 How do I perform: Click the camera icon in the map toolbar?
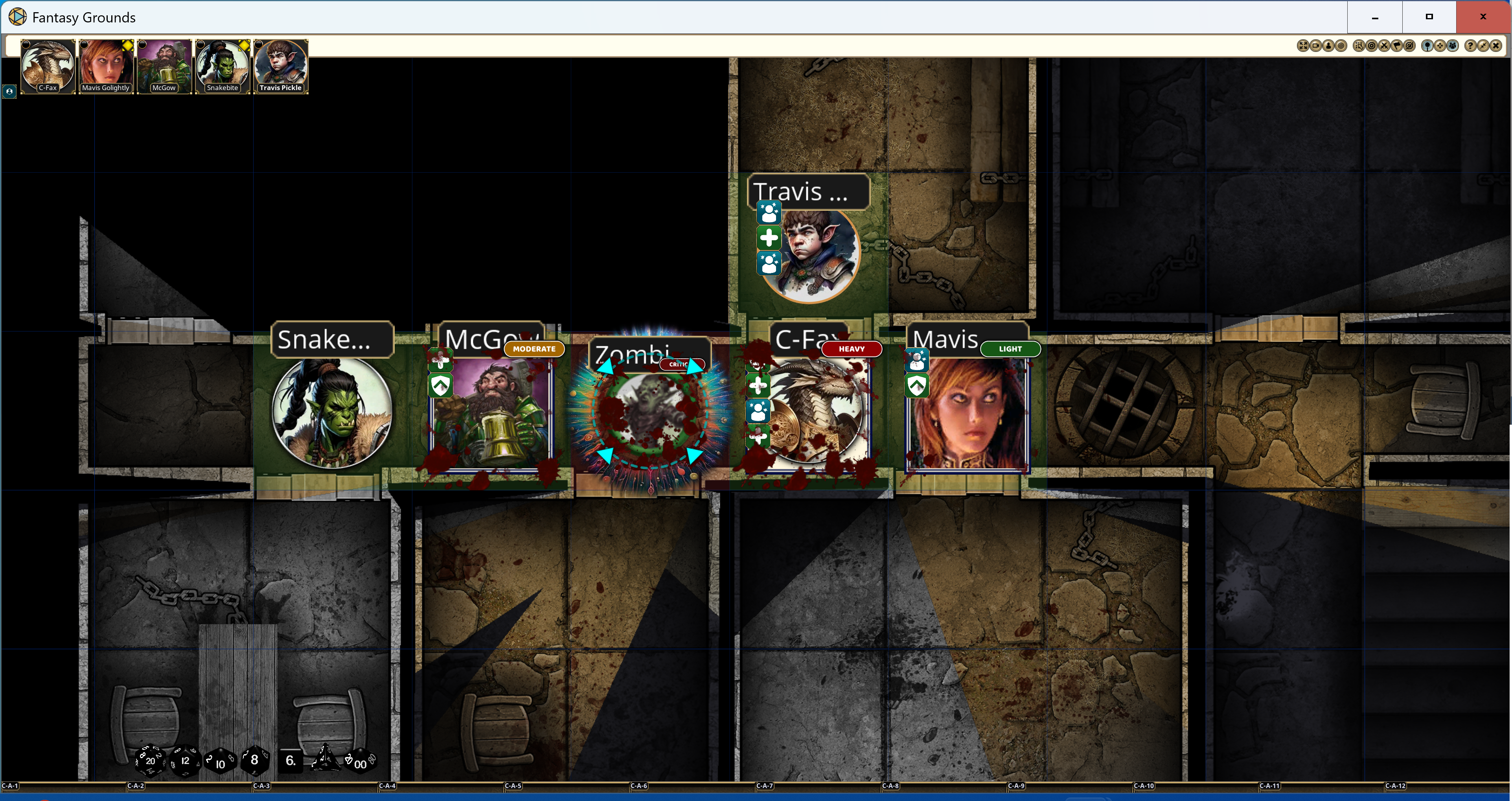pos(1315,46)
